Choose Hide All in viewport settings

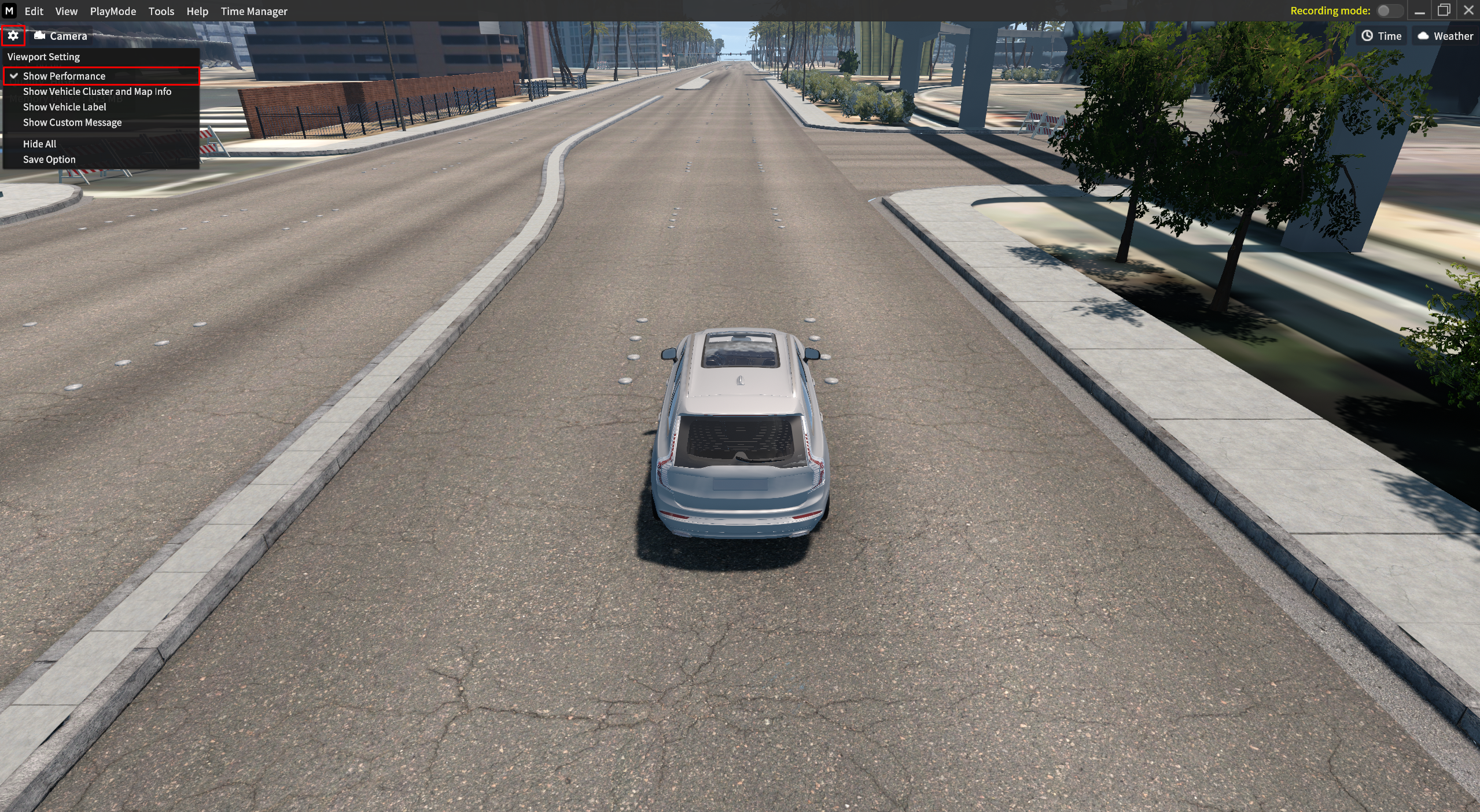(x=39, y=144)
